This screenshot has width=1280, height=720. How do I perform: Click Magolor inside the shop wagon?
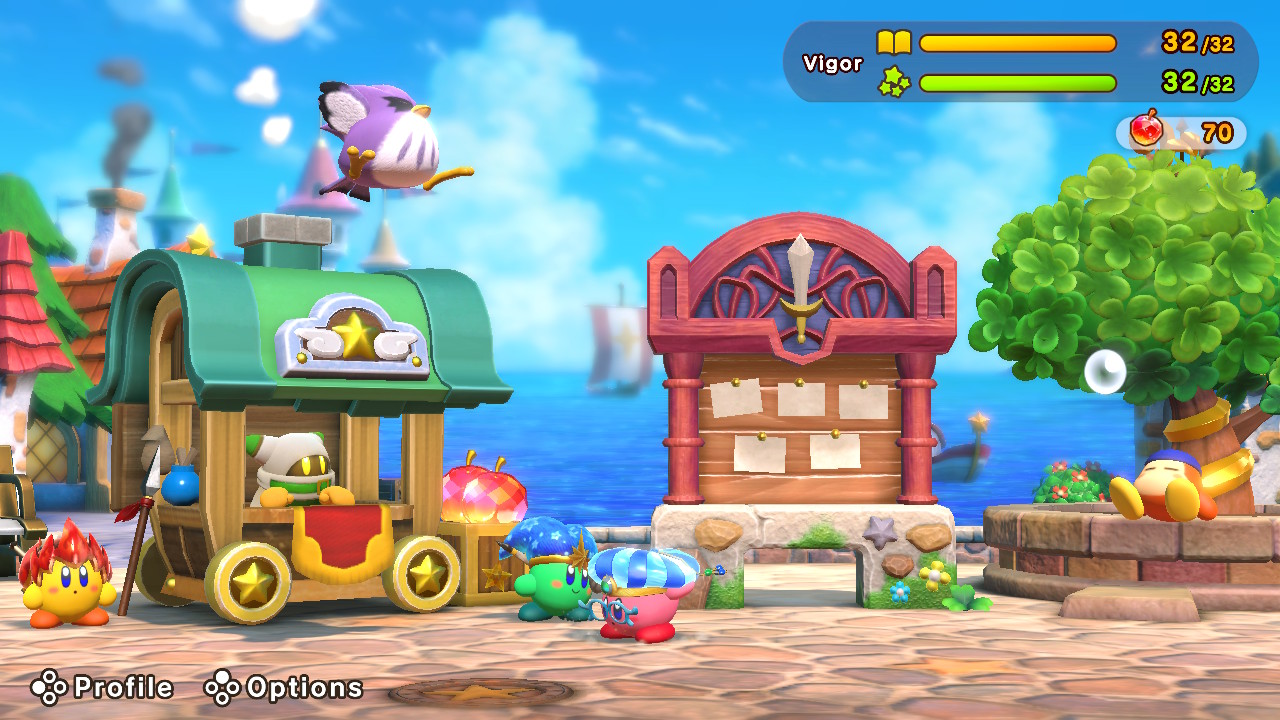(293, 467)
